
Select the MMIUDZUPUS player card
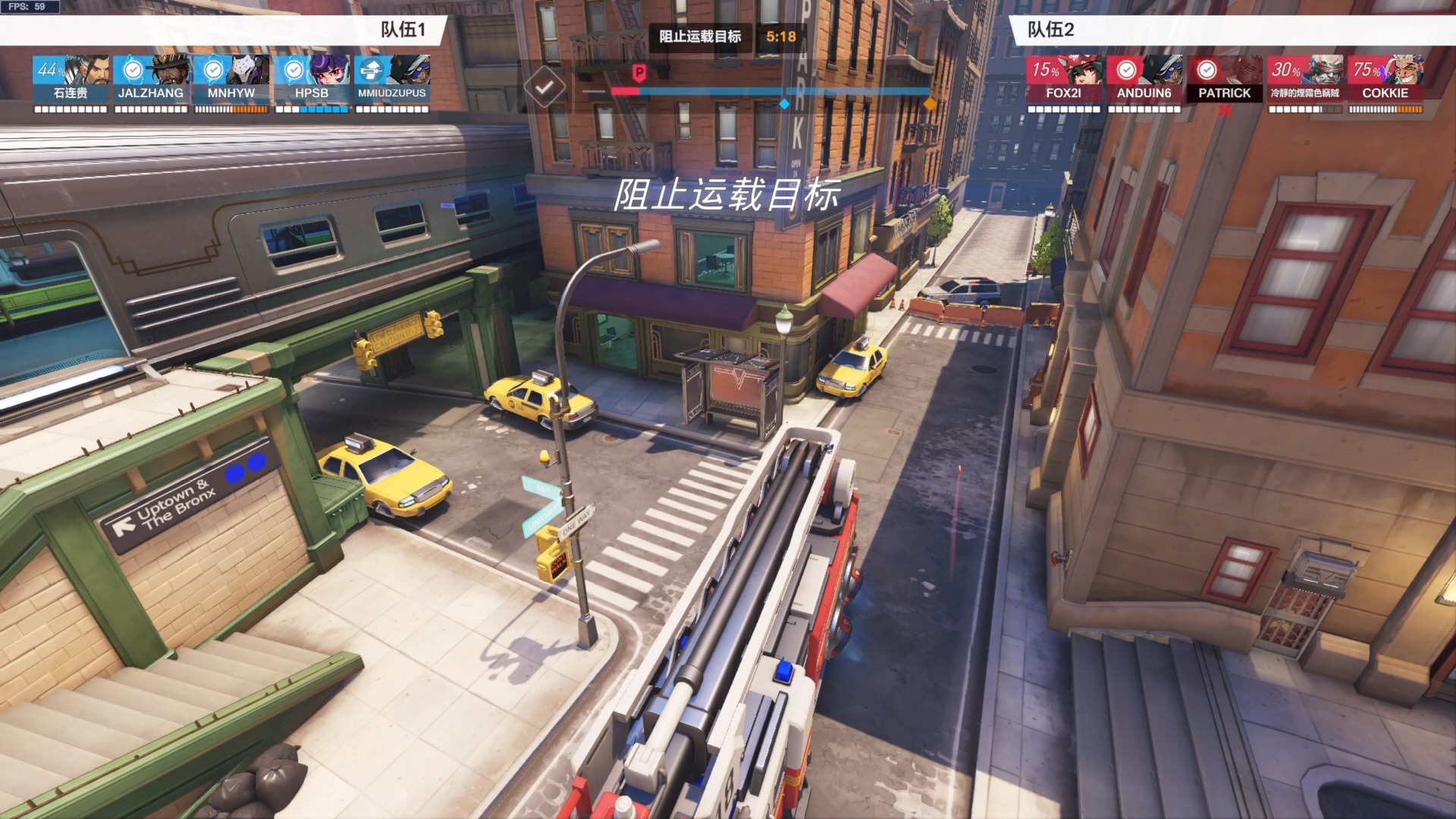pos(392,79)
